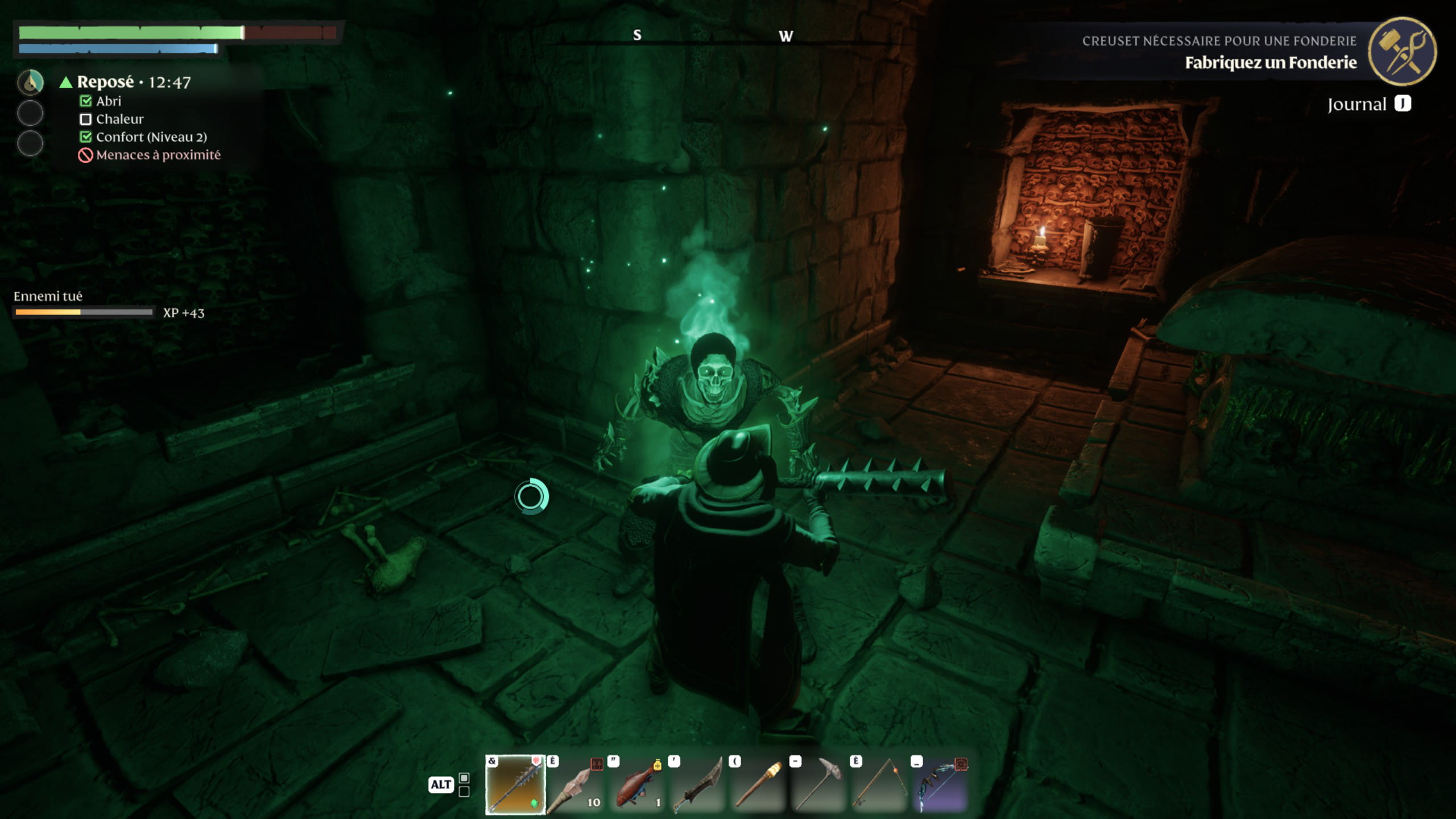Equip the glowing blue bow

941,785
